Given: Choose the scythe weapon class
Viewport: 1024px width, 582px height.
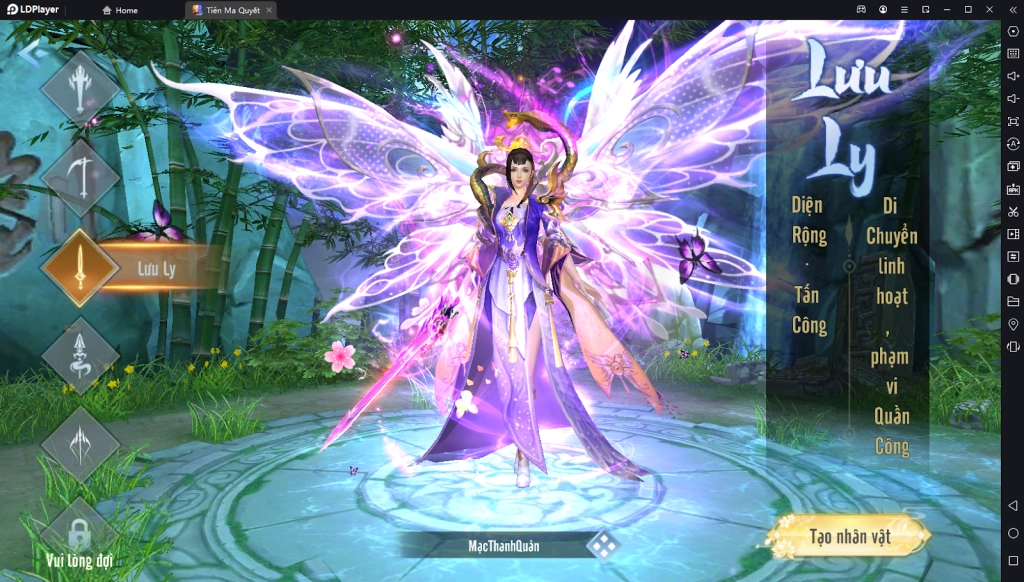Looking at the screenshot, I should tap(79, 178).
